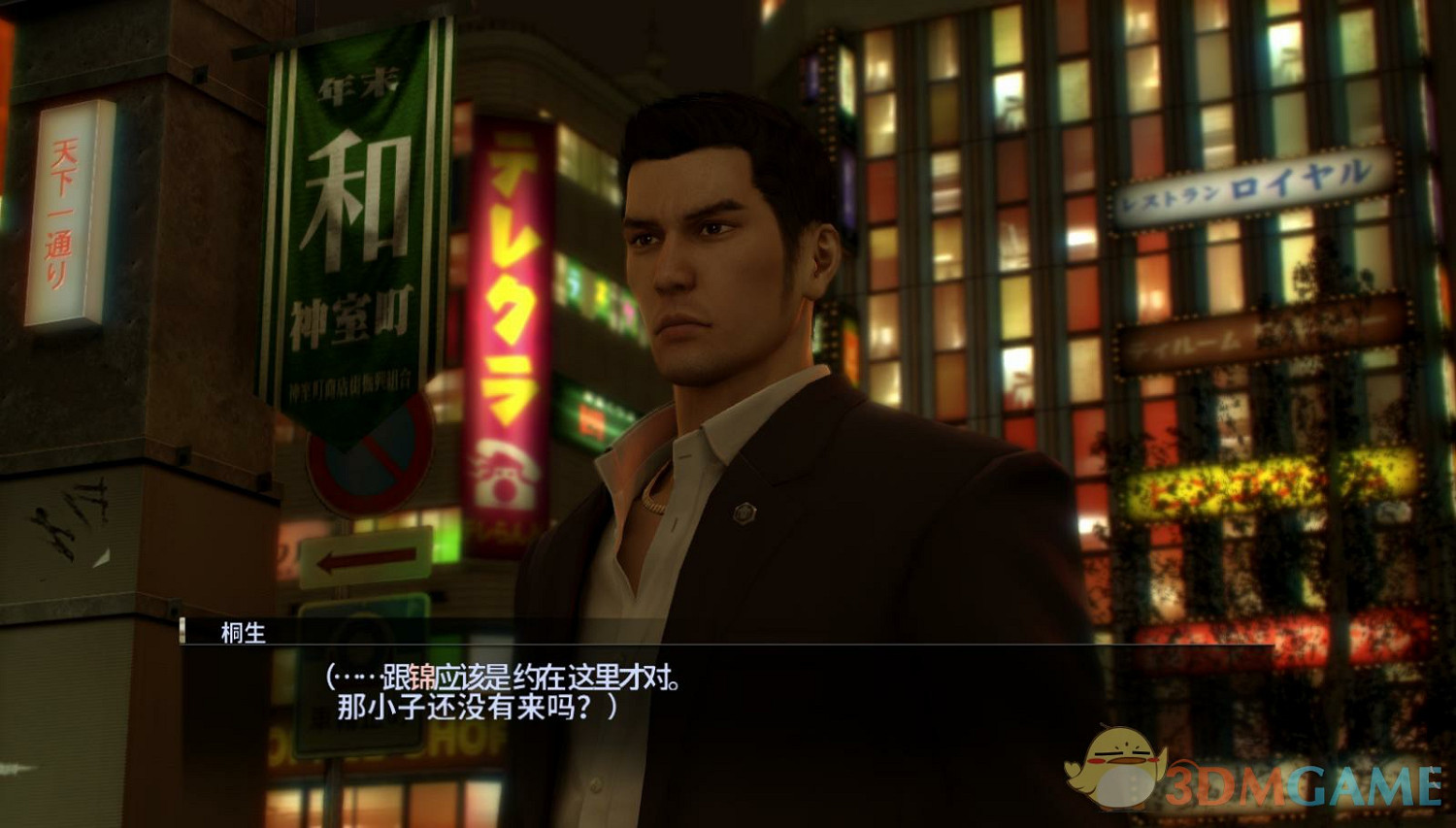Click the small marker at the dialogue box left edge

pos(184,631)
